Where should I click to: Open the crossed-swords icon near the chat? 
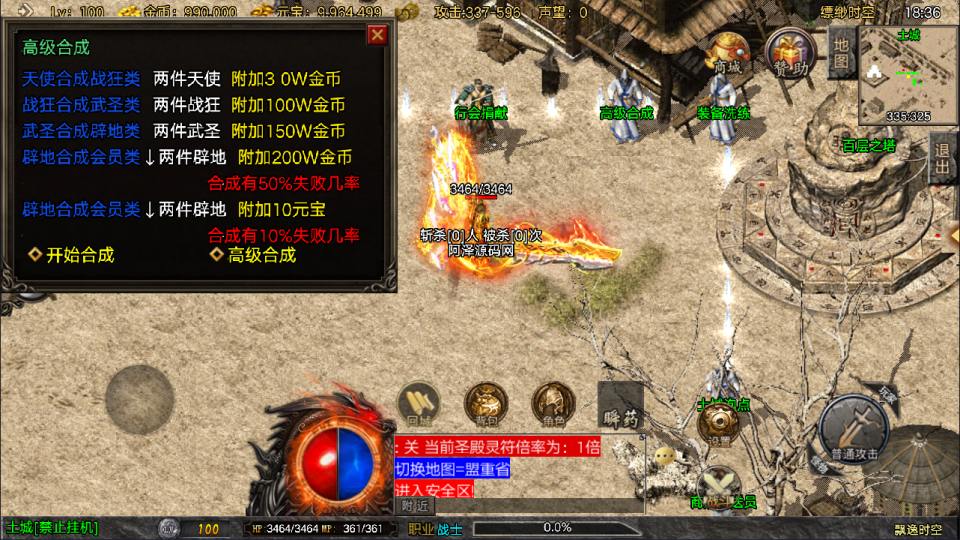(x=719, y=486)
